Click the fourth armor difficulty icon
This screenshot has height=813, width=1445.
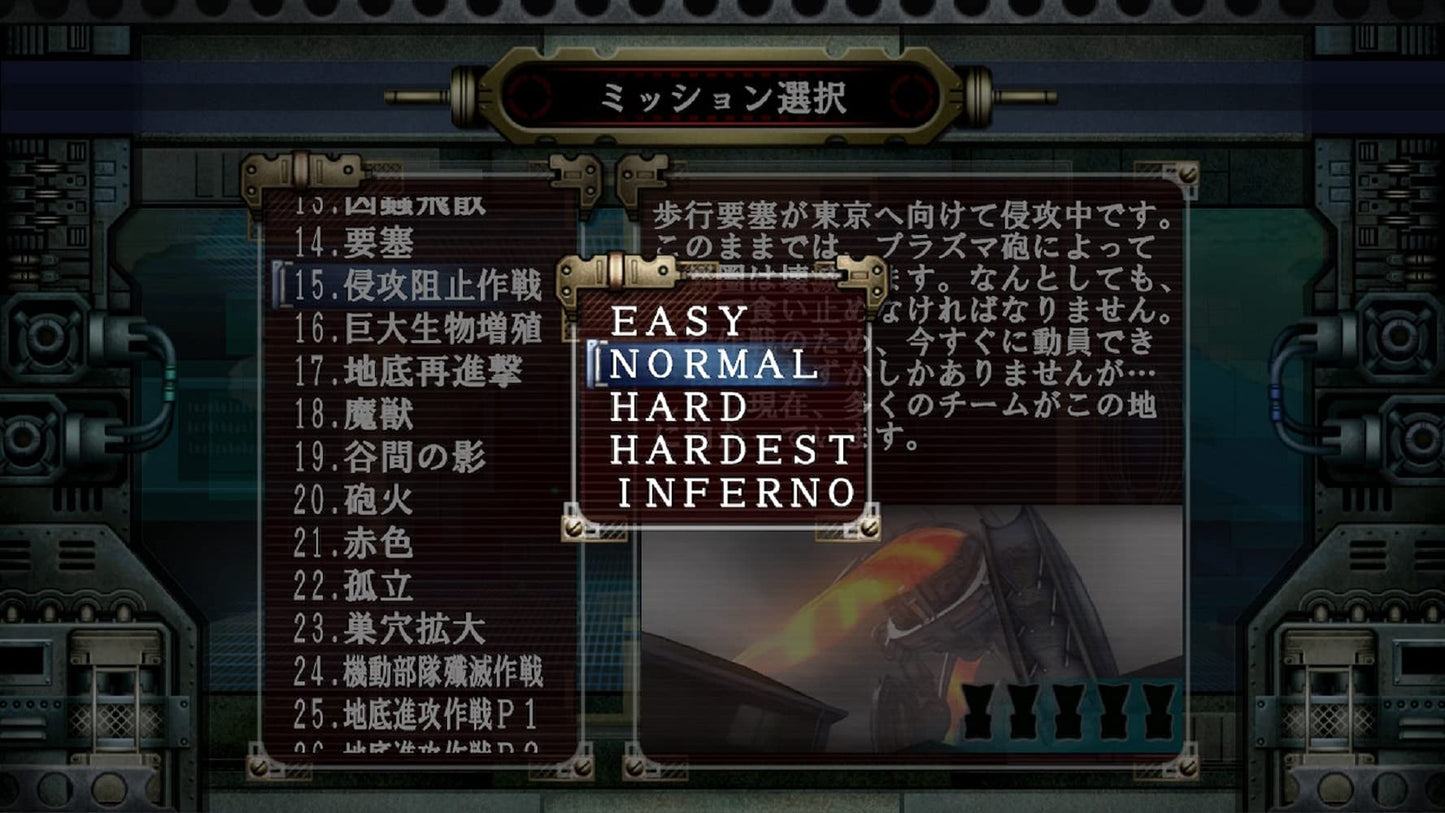[x=1114, y=711]
